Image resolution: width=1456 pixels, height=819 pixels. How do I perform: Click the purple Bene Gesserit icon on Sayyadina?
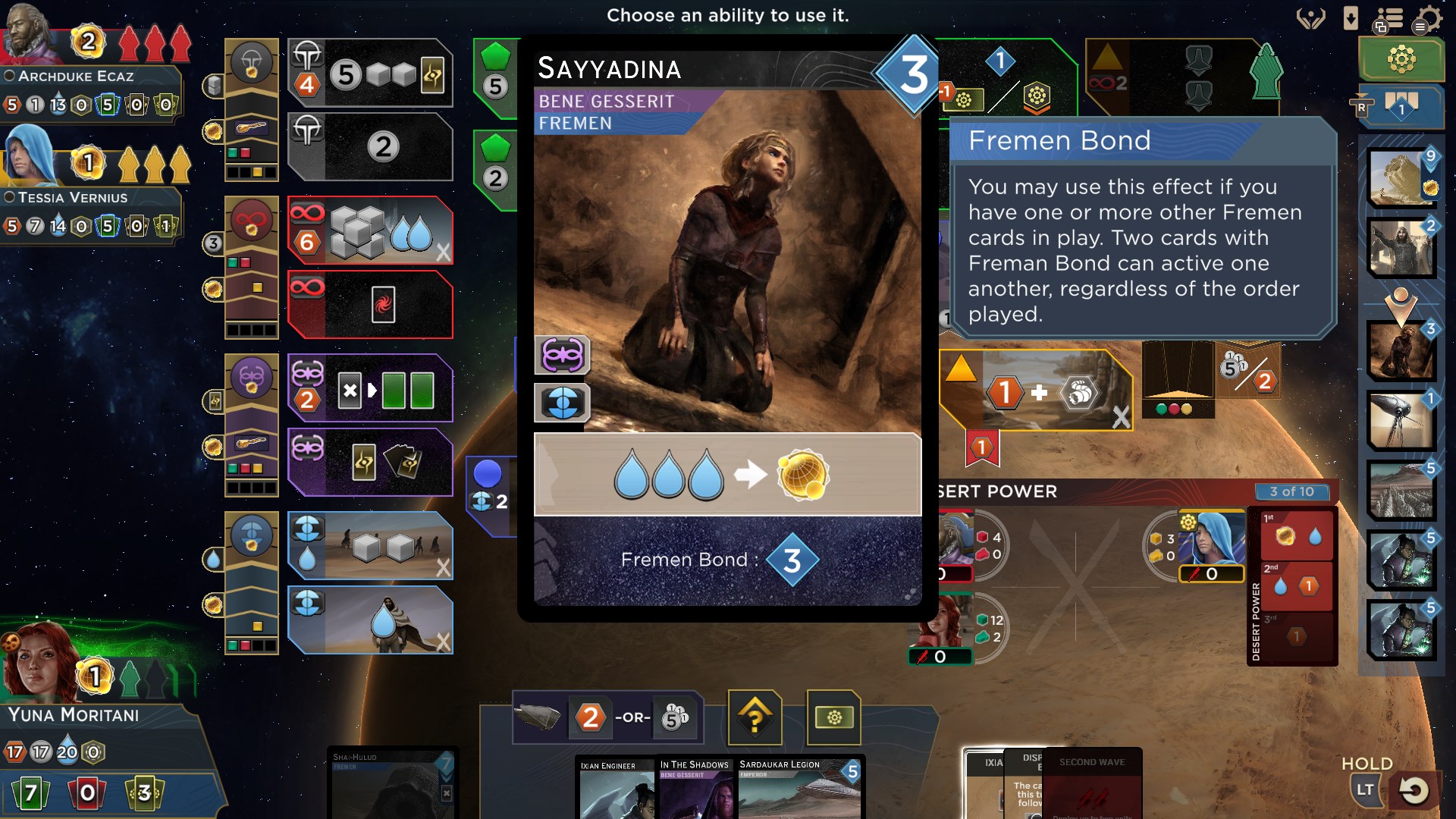pyautogui.click(x=562, y=356)
